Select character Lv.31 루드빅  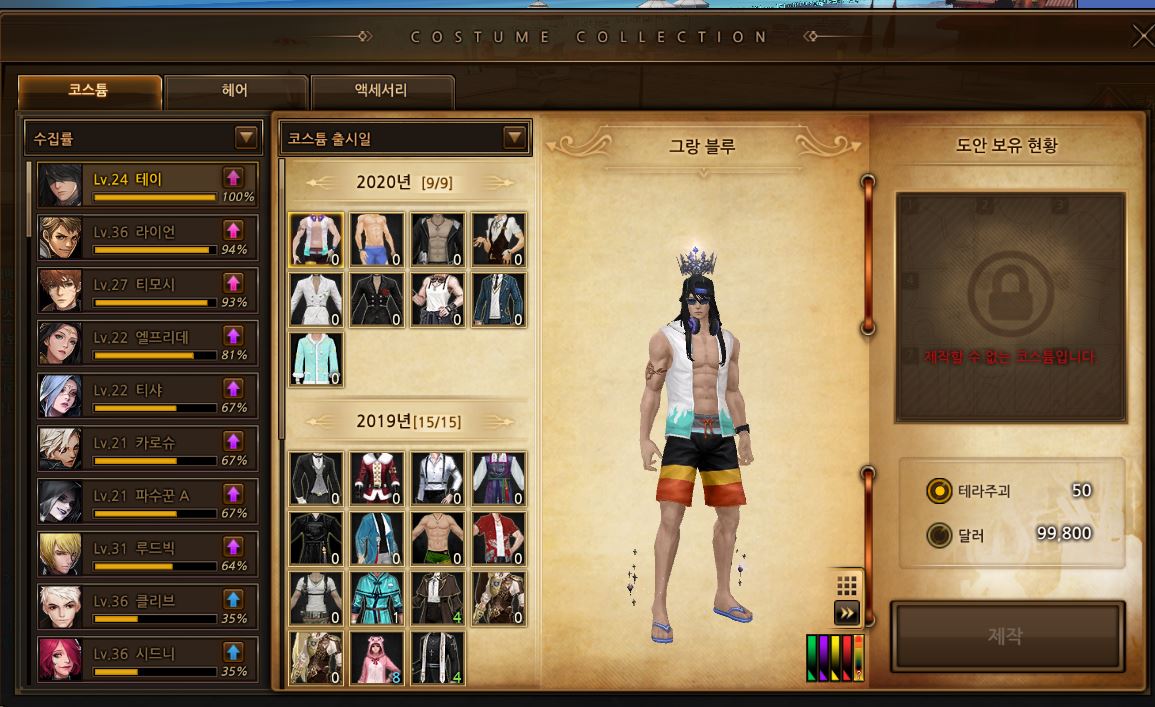coord(147,554)
